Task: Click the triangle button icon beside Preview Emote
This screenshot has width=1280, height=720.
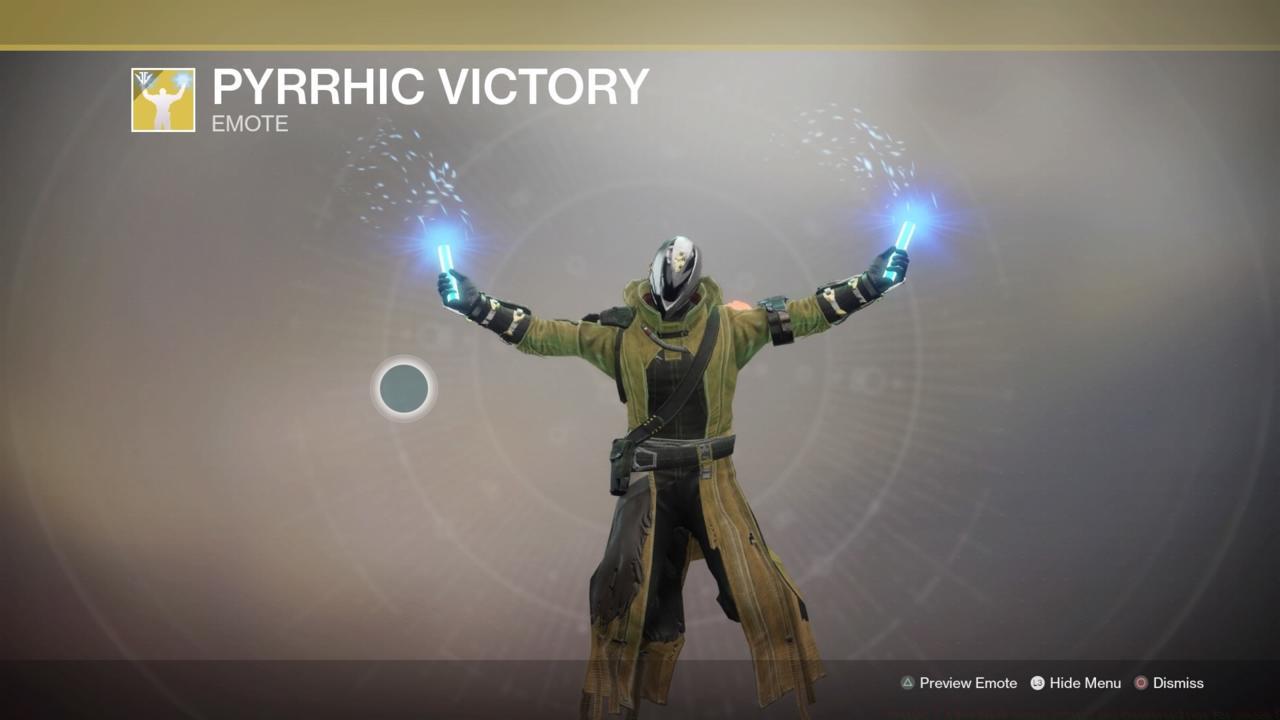Action: pyautogui.click(x=906, y=683)
